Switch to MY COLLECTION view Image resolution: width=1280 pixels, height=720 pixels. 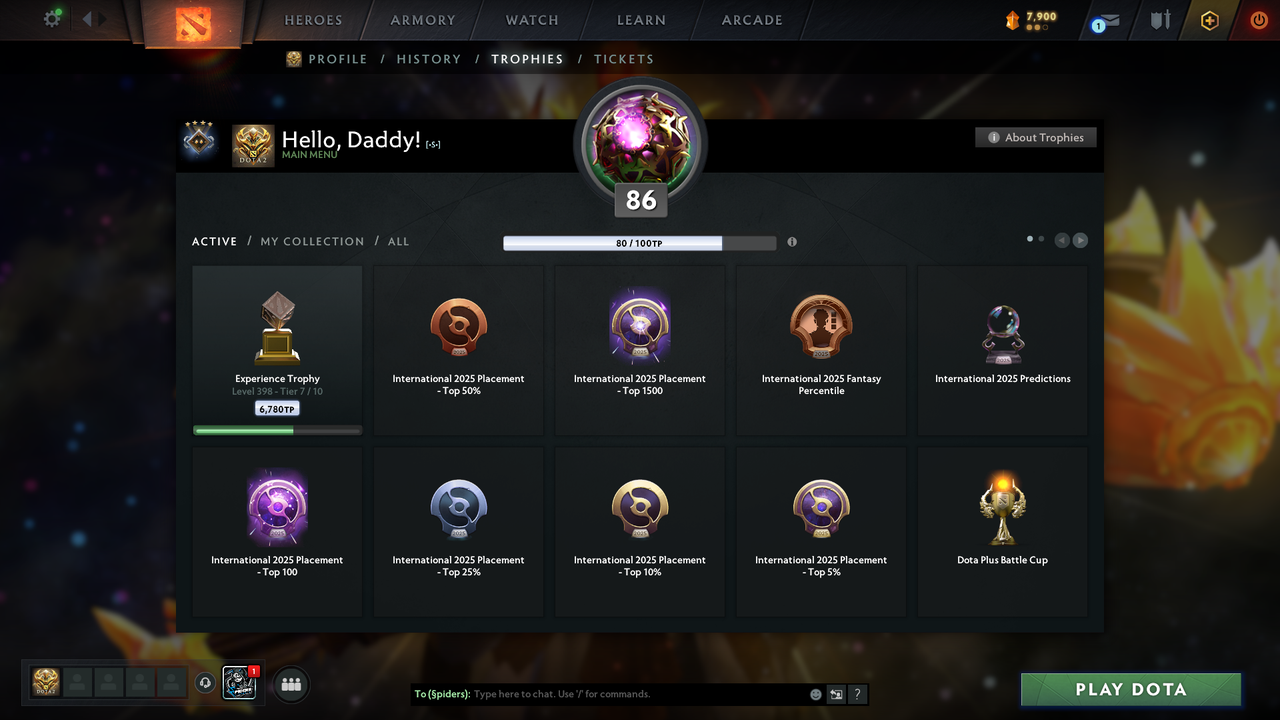[x=312, y=241]
